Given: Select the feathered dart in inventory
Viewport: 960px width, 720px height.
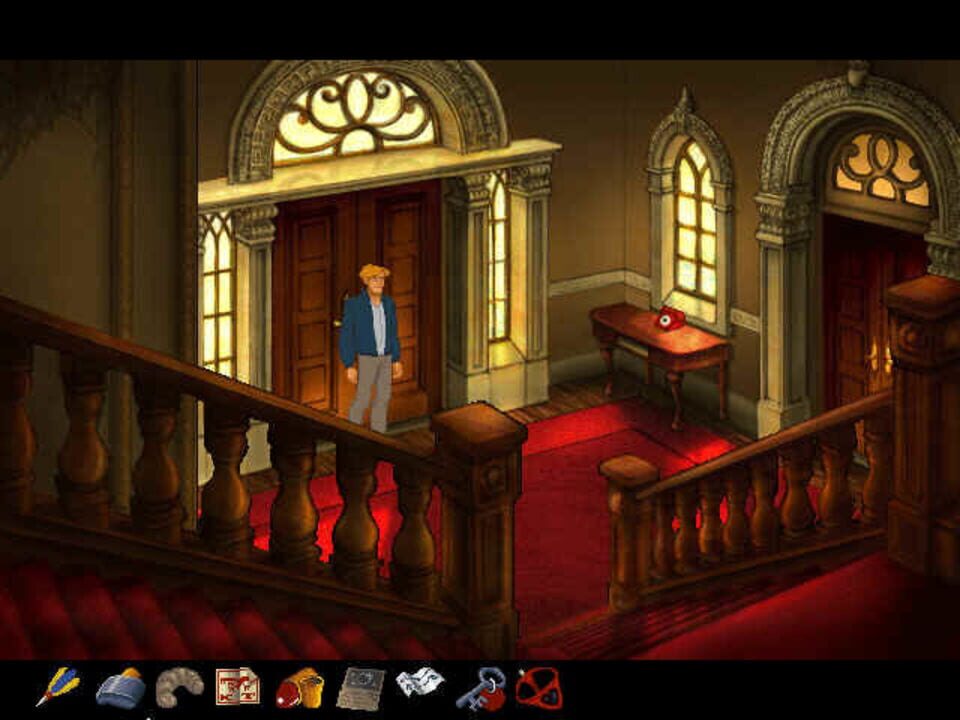Looking at the screenshot, I should coord(58,687).
